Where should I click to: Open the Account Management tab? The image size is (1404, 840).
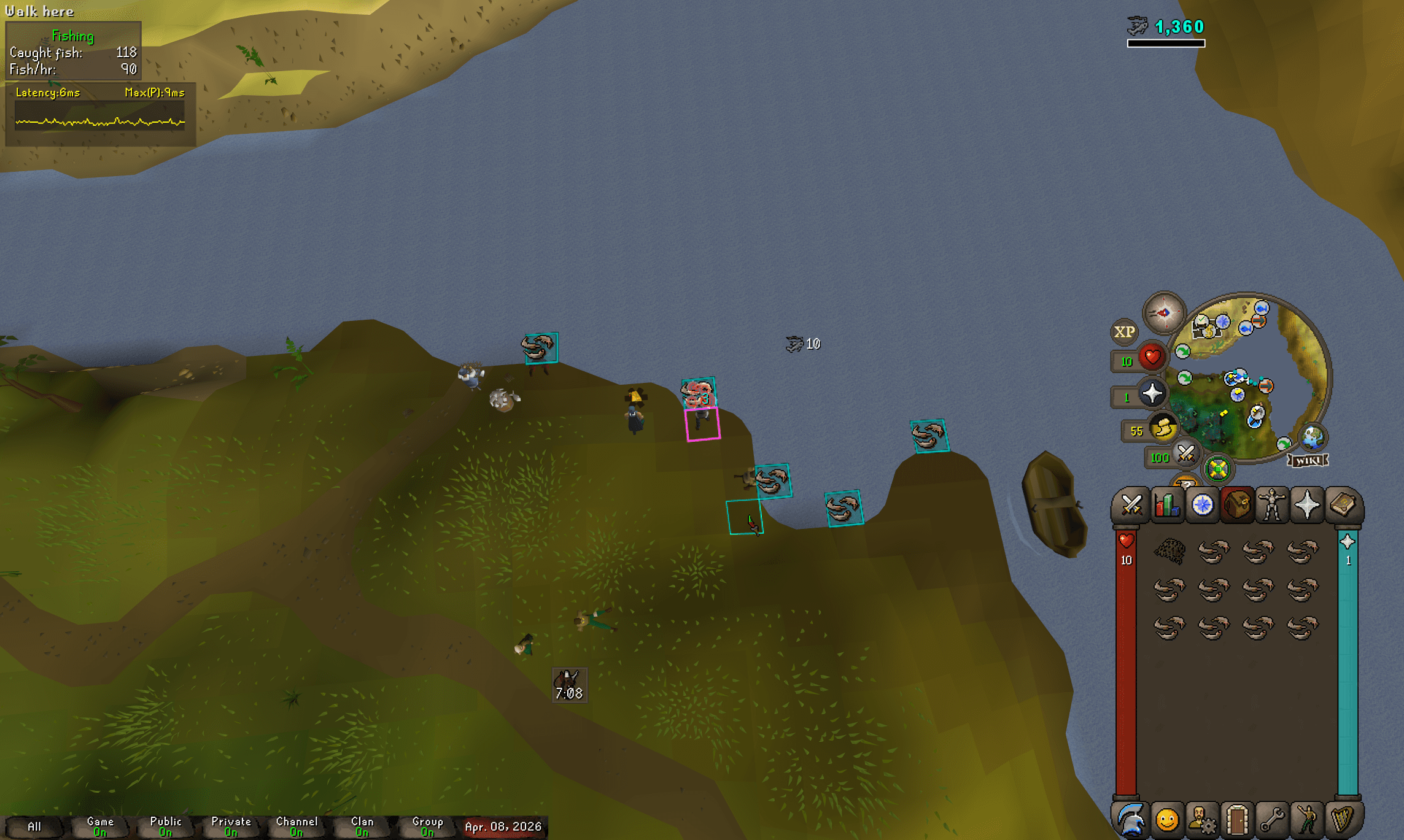point(1202,820)
